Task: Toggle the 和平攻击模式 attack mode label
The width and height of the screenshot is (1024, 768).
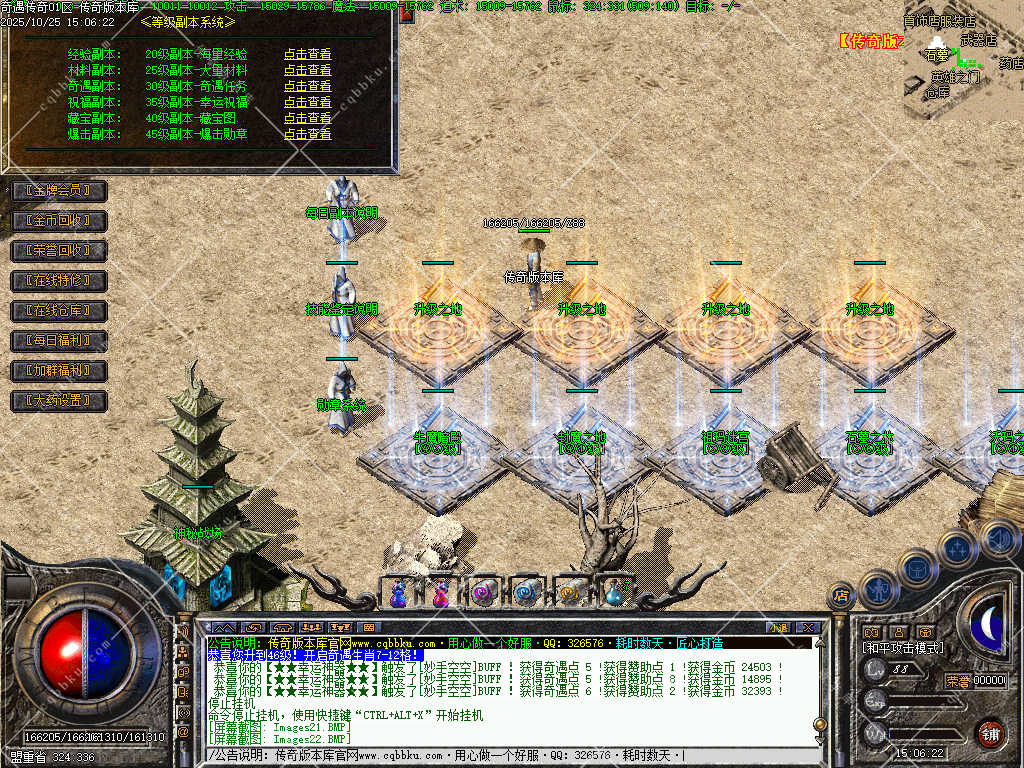Action: point(903,648)
